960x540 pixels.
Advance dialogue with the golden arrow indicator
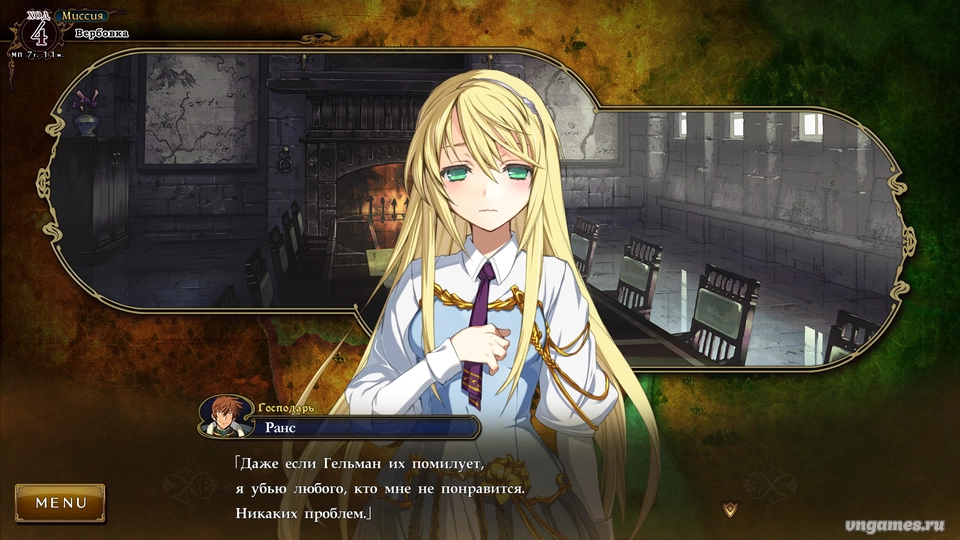(728, 509)
